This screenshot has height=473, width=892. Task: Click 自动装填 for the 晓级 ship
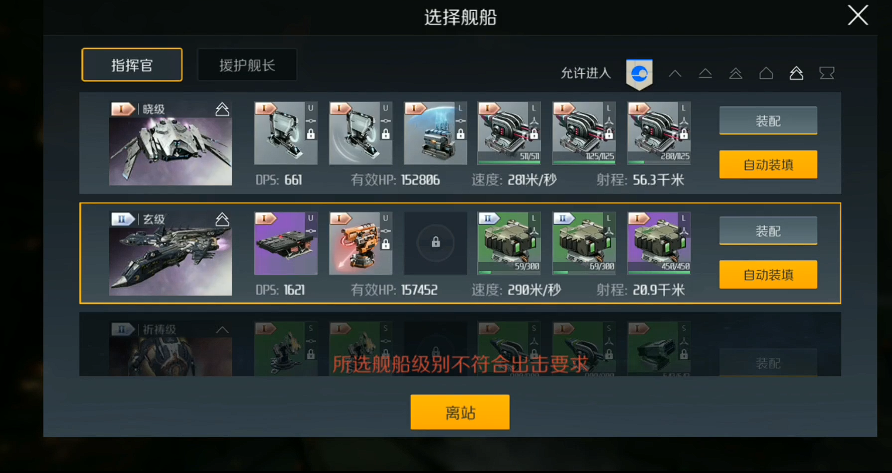coord(768,164)
